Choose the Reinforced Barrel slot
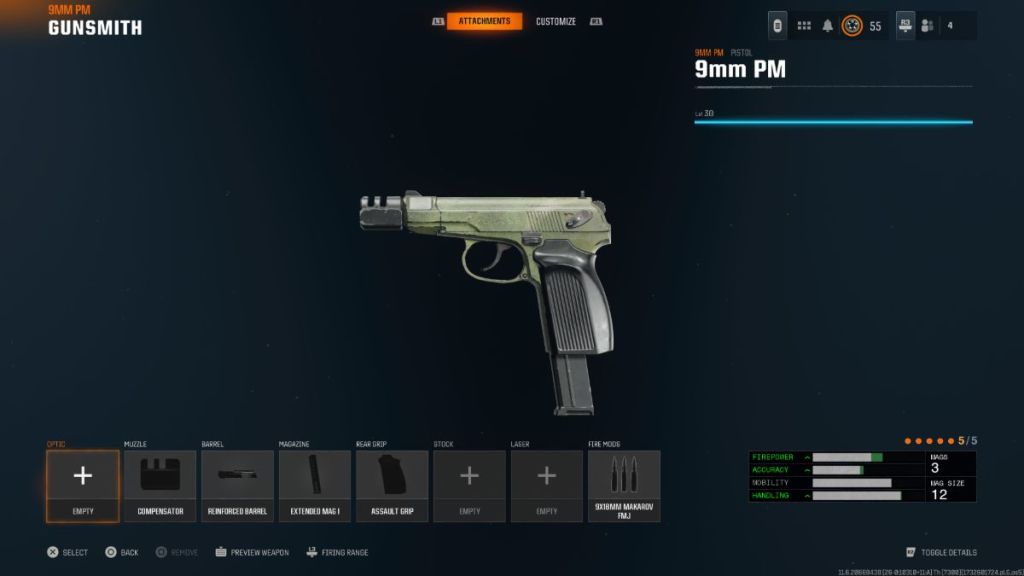 click(x=237, y=486)
